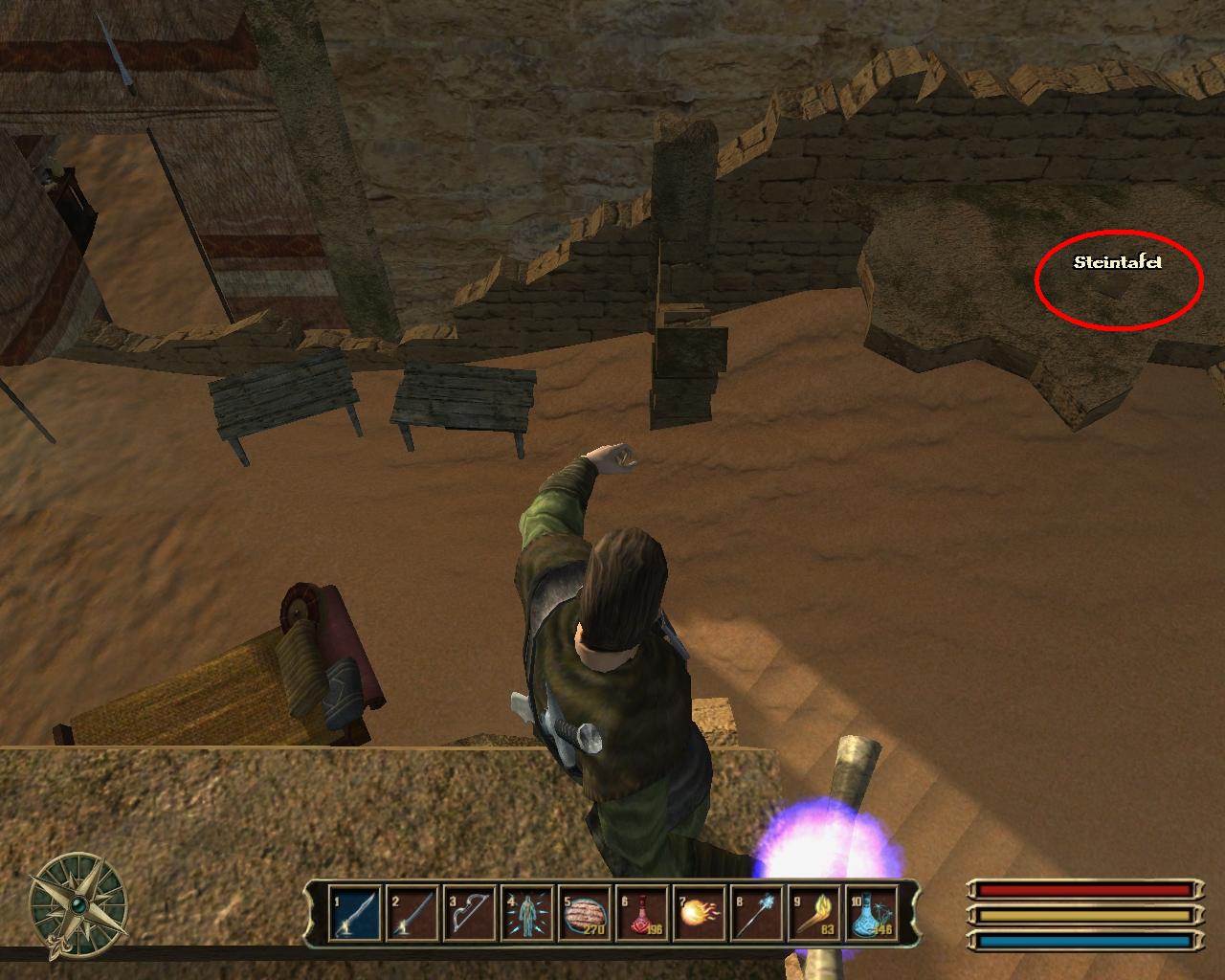This screenshot has height=980, width=1225.
Task: Activate the glowing body spell in slot 4
Action: pyautogui.click(x=527, y=914)
